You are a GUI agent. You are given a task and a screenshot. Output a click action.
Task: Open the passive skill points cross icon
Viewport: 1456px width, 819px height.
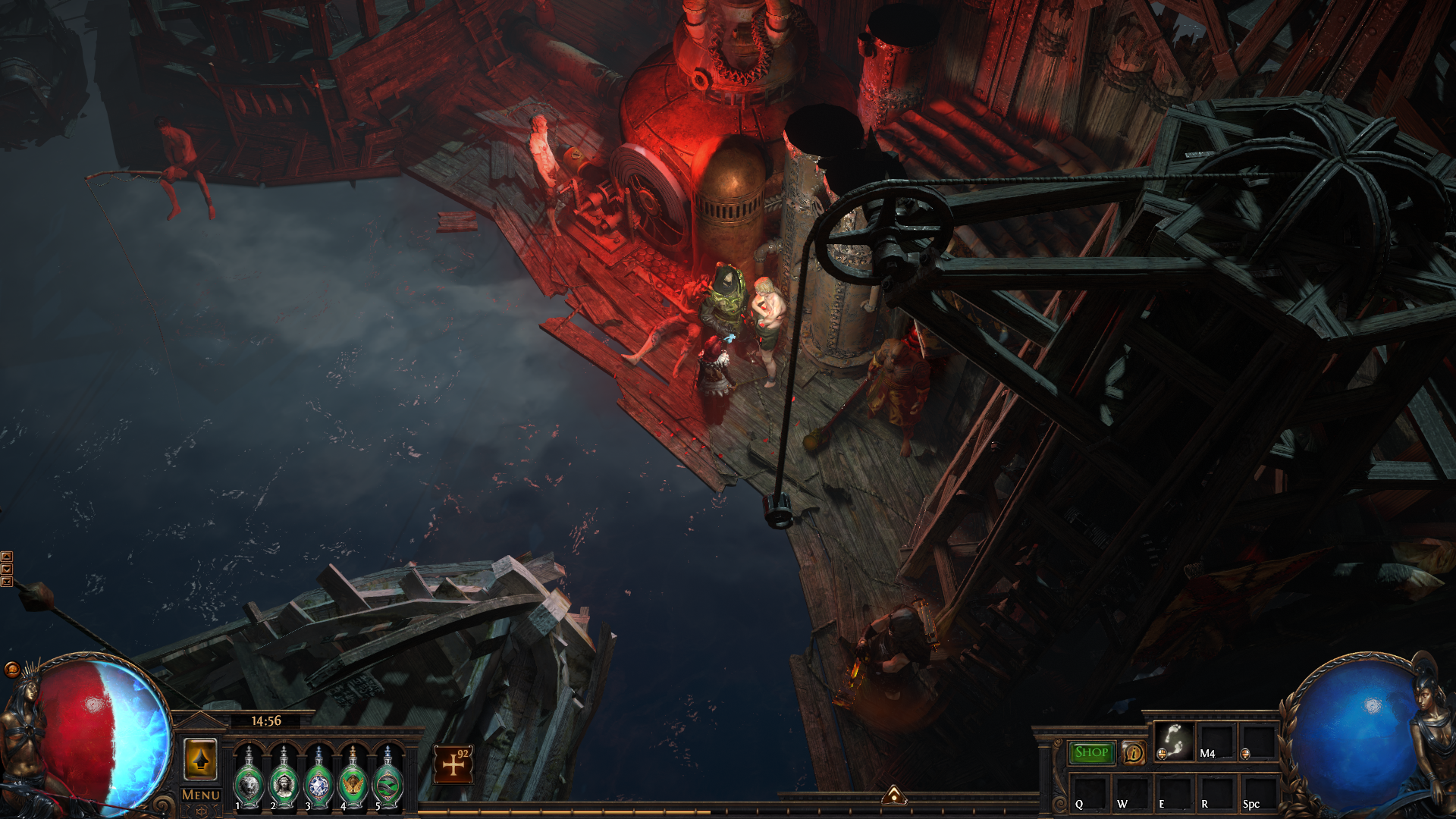[453, 764]
